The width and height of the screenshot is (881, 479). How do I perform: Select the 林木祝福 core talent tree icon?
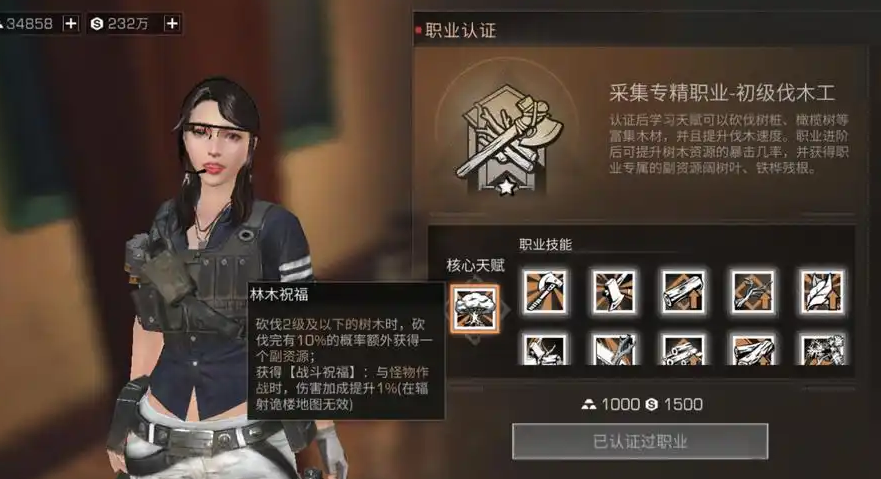471,307
